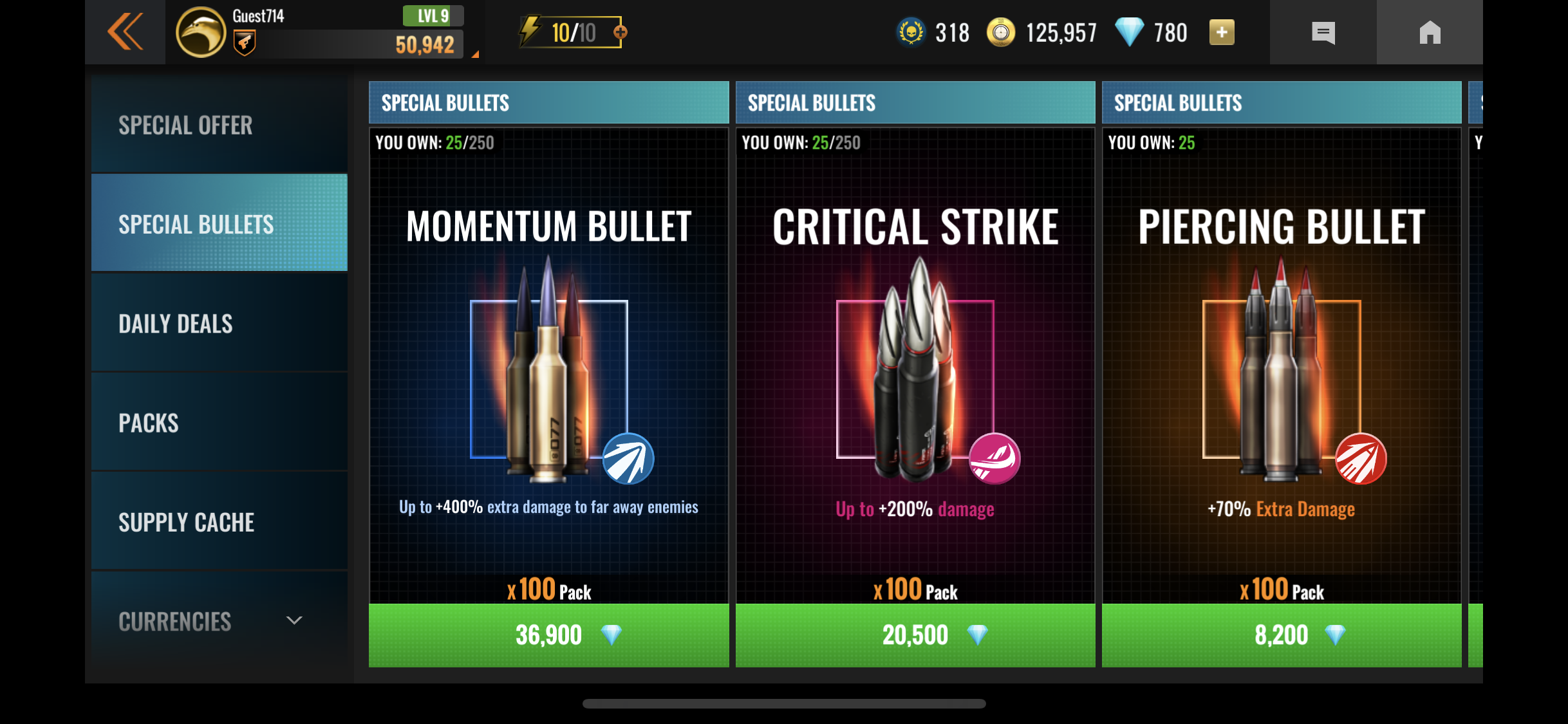
Task: Buy Piercing Bullet pack for 8,200 diamonds
Action: tap(1281, 635)
